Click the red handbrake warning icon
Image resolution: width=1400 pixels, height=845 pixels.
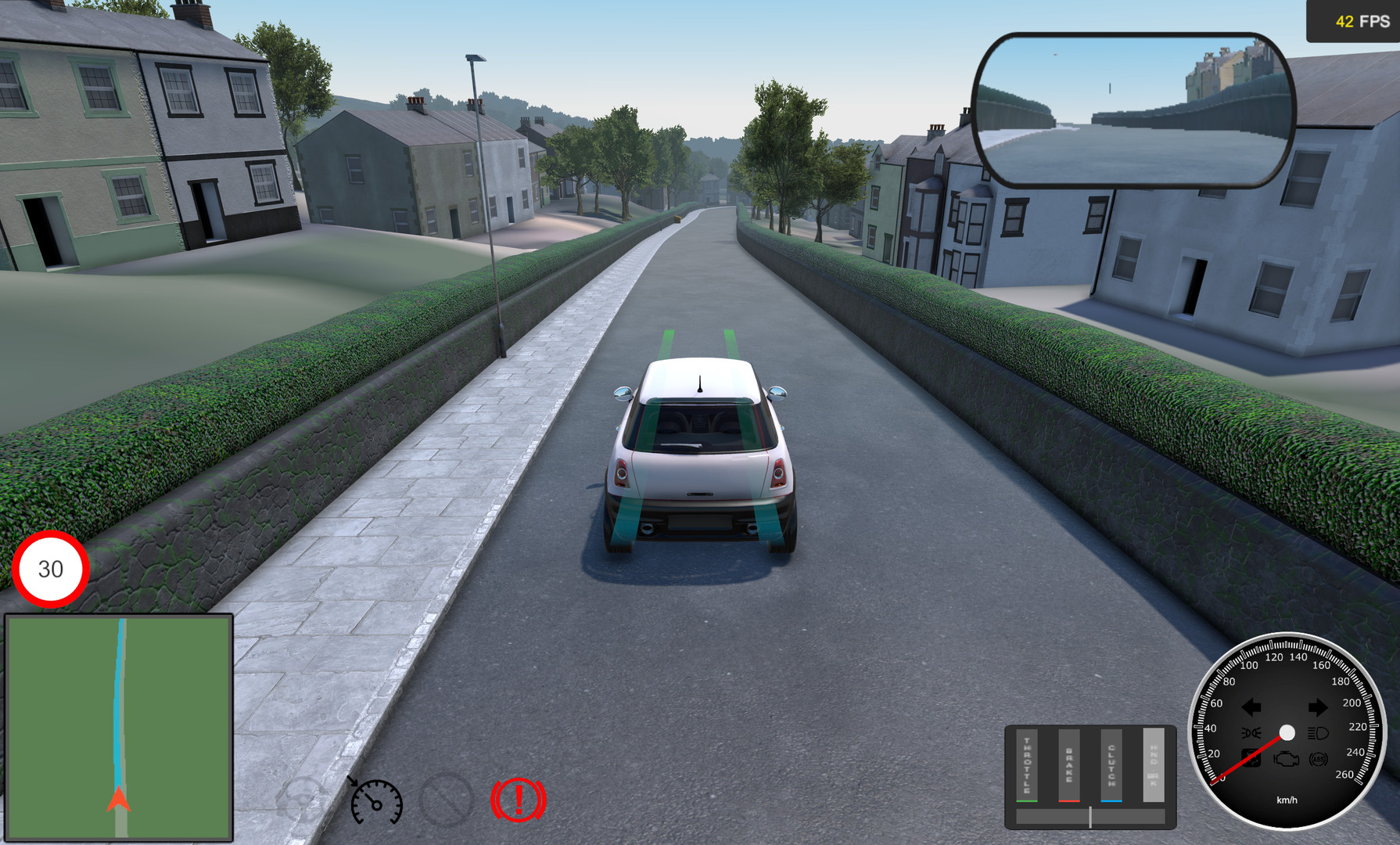click(517, 802)
